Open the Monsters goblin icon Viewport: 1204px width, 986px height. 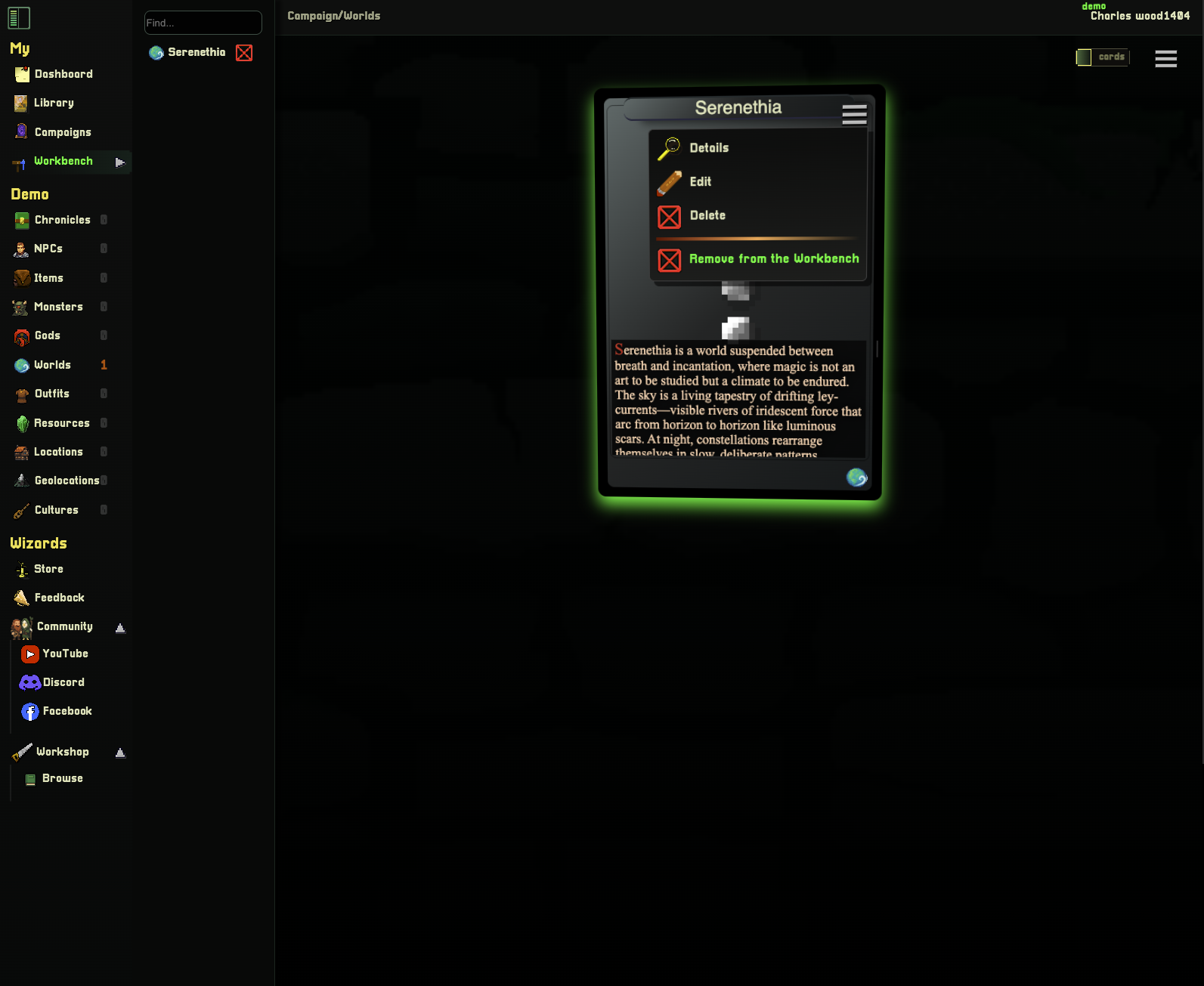pos(21,307)
